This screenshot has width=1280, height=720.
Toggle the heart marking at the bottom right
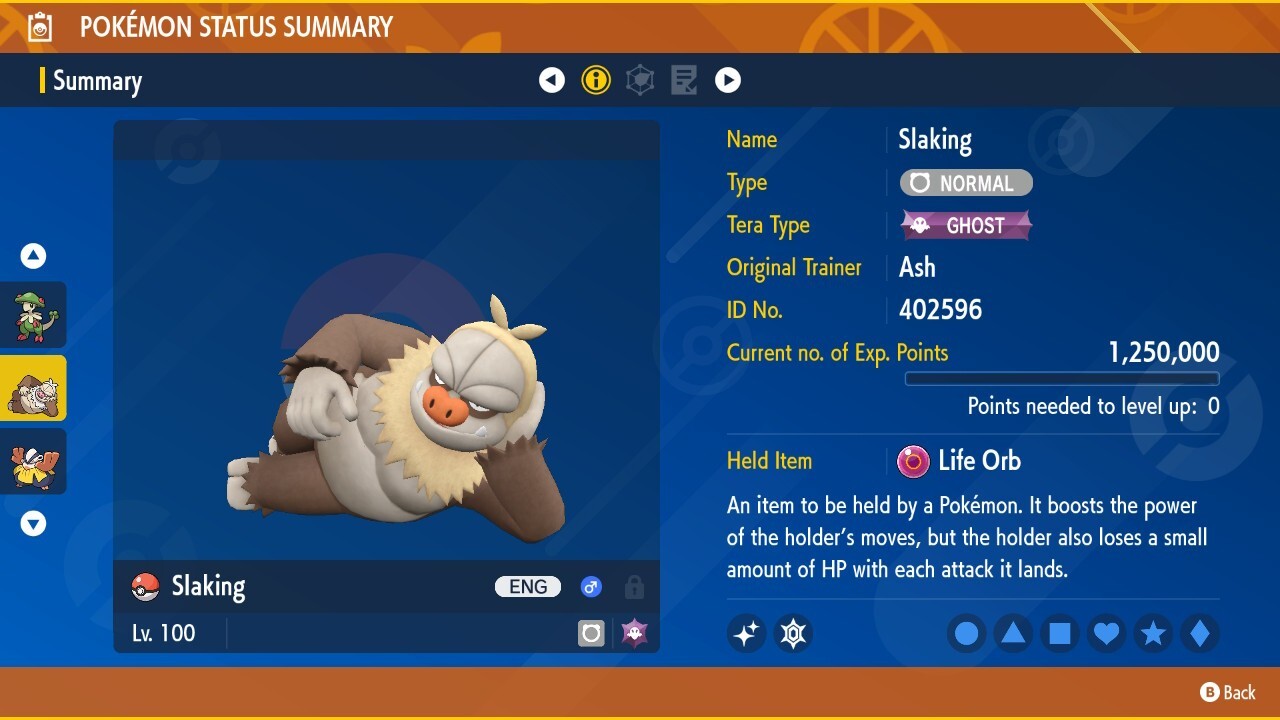point(1106,633)
